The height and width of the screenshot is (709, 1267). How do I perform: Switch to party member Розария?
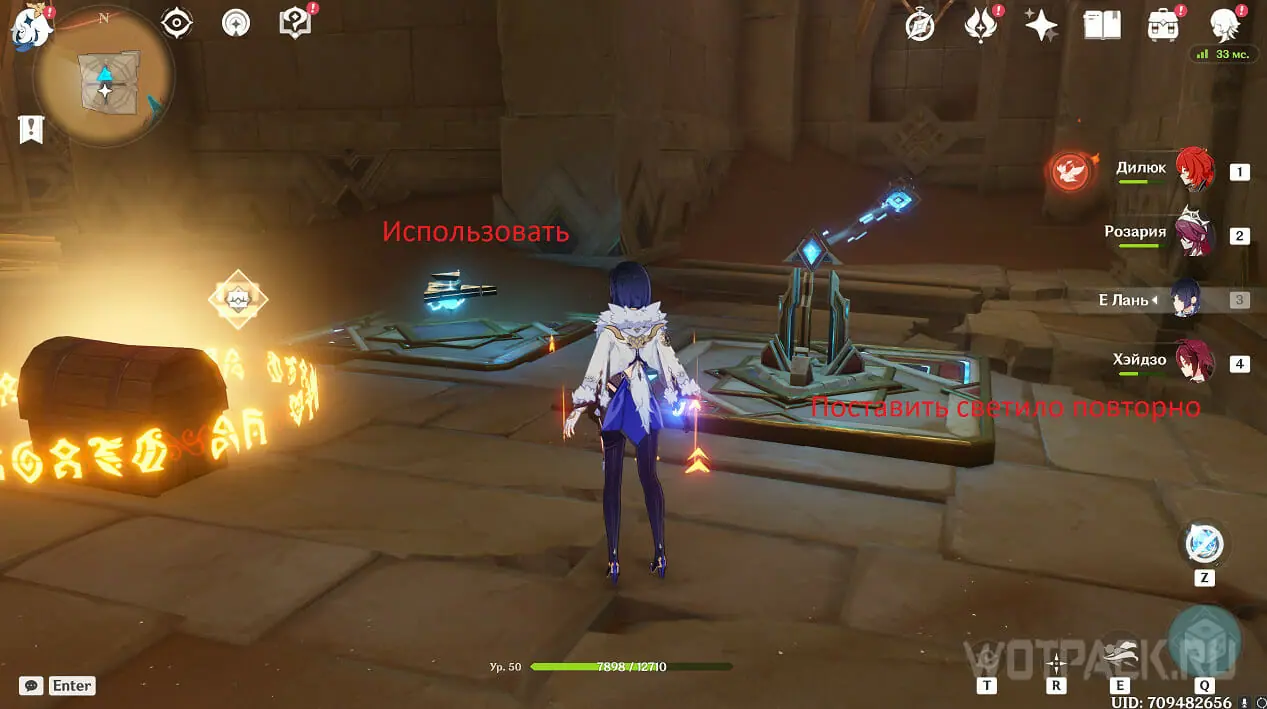click(1193, 234)
